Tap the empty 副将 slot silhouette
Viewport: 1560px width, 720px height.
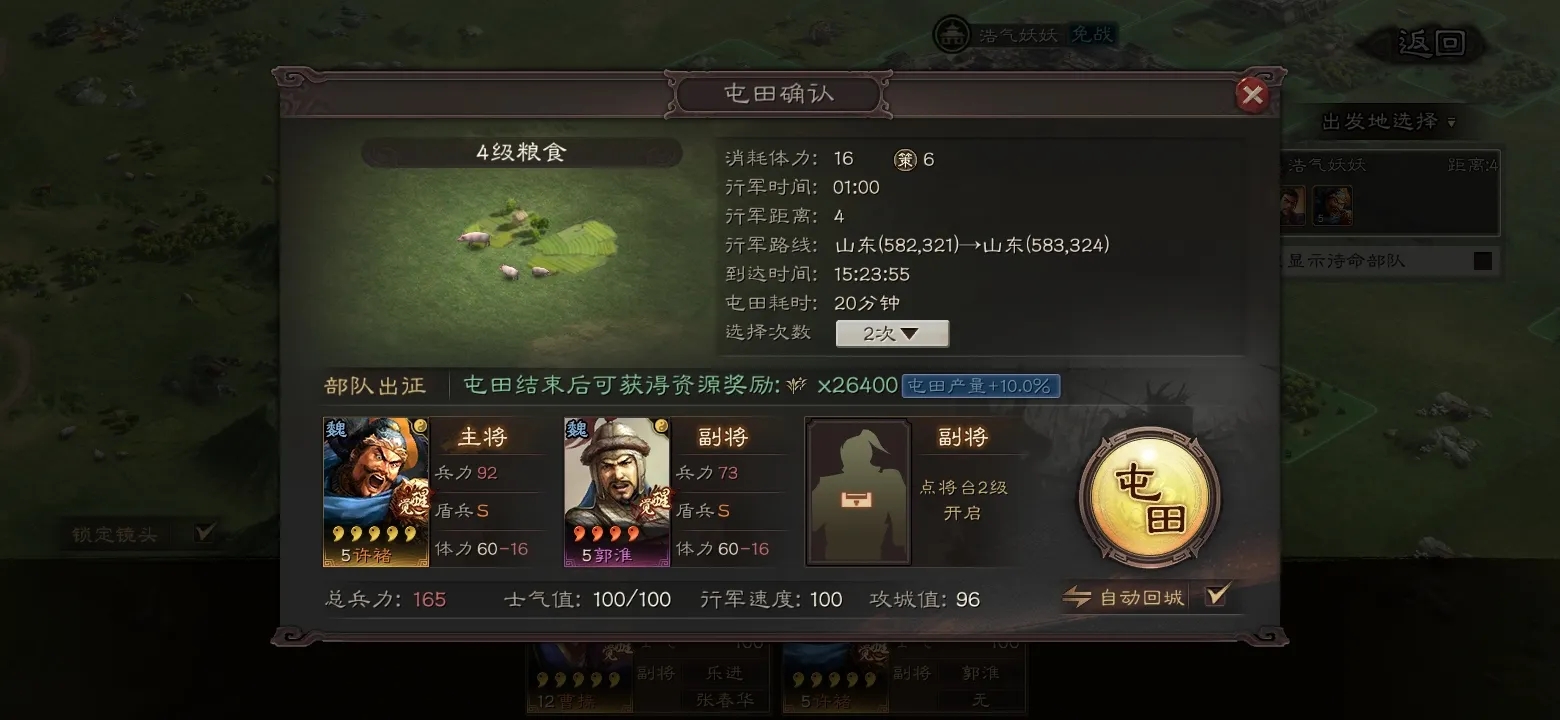[x=857, y=490]
